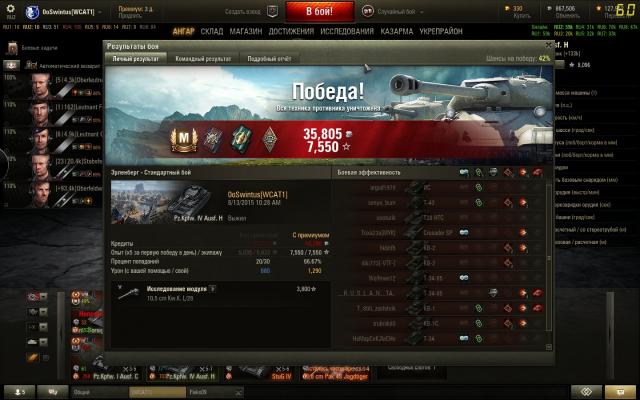Open the УКРЕПРАЙОН section
Image resolution: width=640 pixels, height=400 pixels.
[442, 31]
